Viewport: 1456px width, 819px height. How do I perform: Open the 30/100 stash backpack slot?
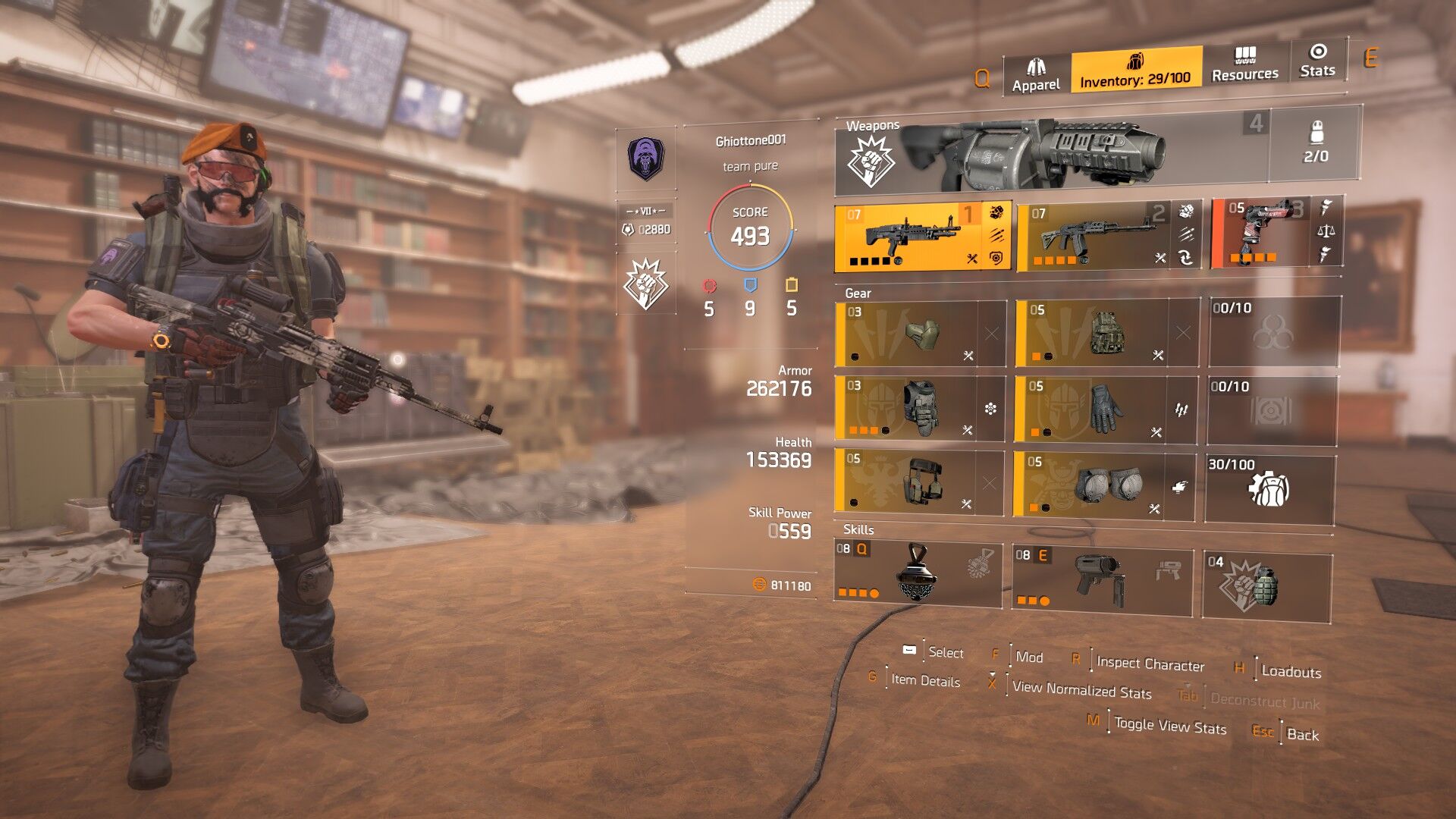pyautogui.click(x=1269, y=488)
